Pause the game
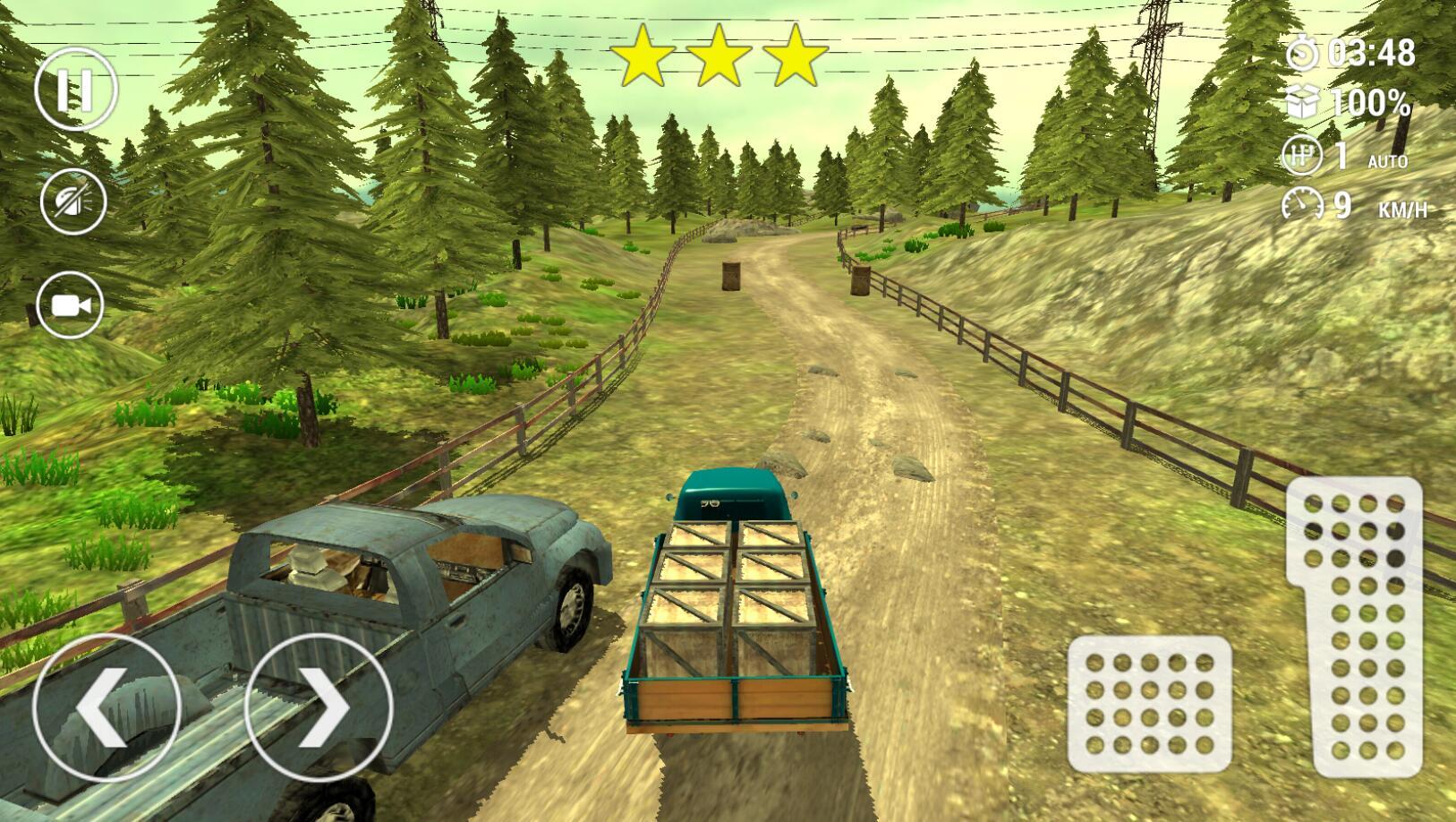 75,90
